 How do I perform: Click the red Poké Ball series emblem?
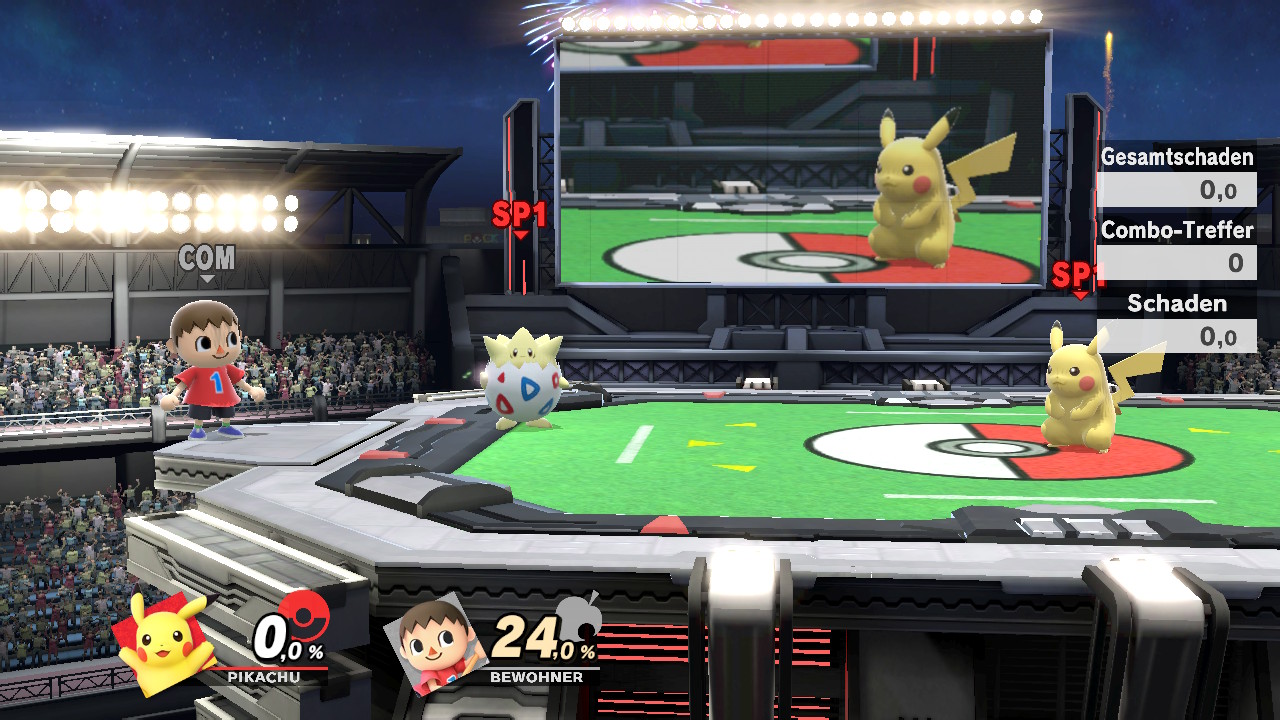[303, 614]
